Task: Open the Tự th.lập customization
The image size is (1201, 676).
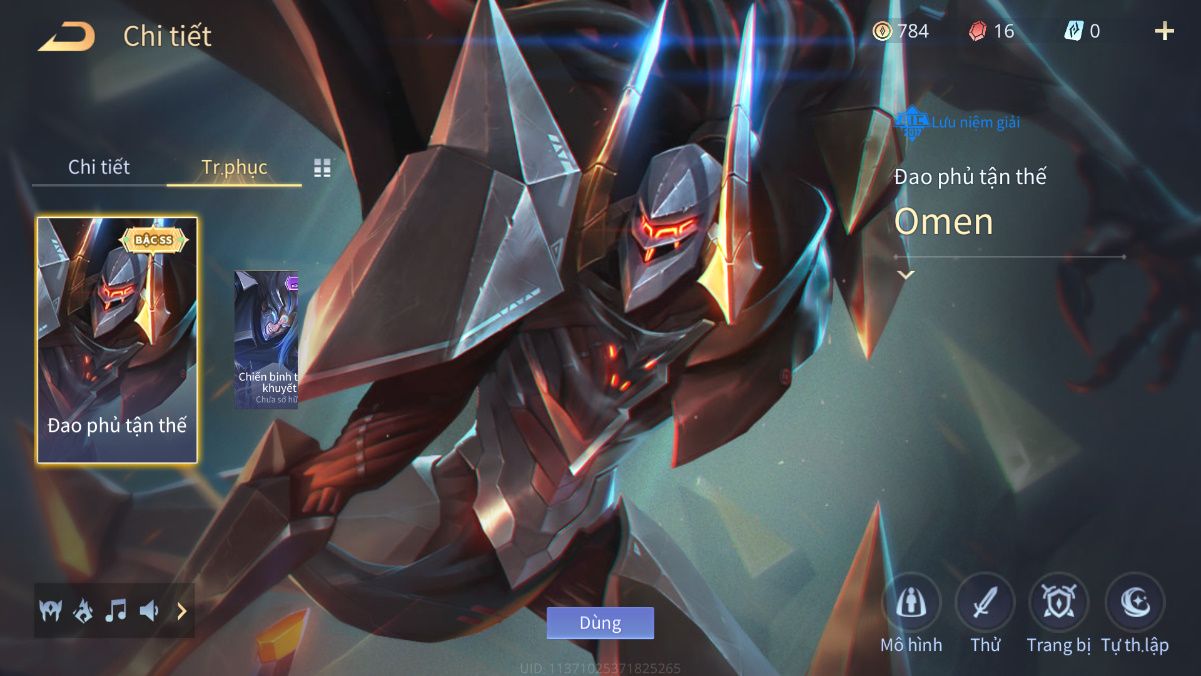Action: click(1135, 603)
